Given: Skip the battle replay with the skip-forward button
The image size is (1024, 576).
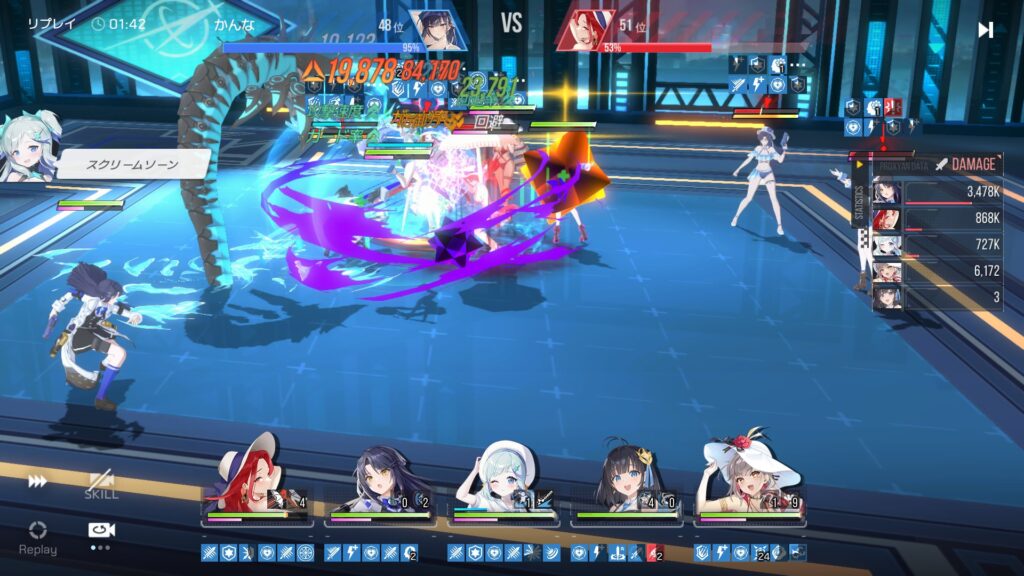Looking at the screenshot, I should (985, 30).
